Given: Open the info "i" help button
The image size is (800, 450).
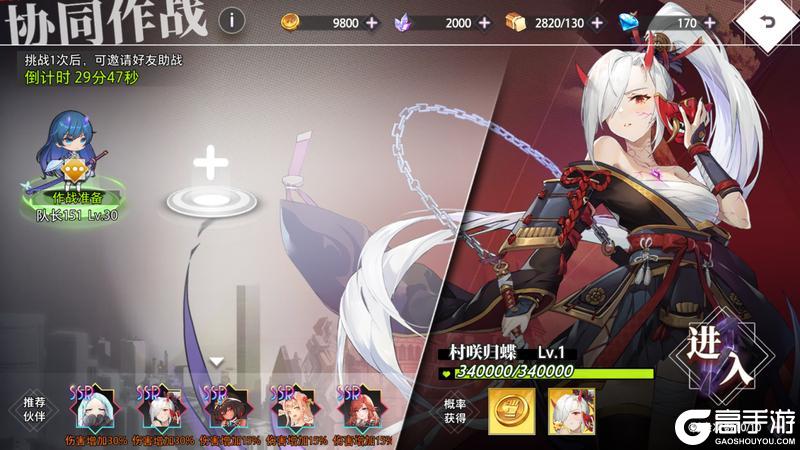Looking at the screenshot, I should pos(232,20).
